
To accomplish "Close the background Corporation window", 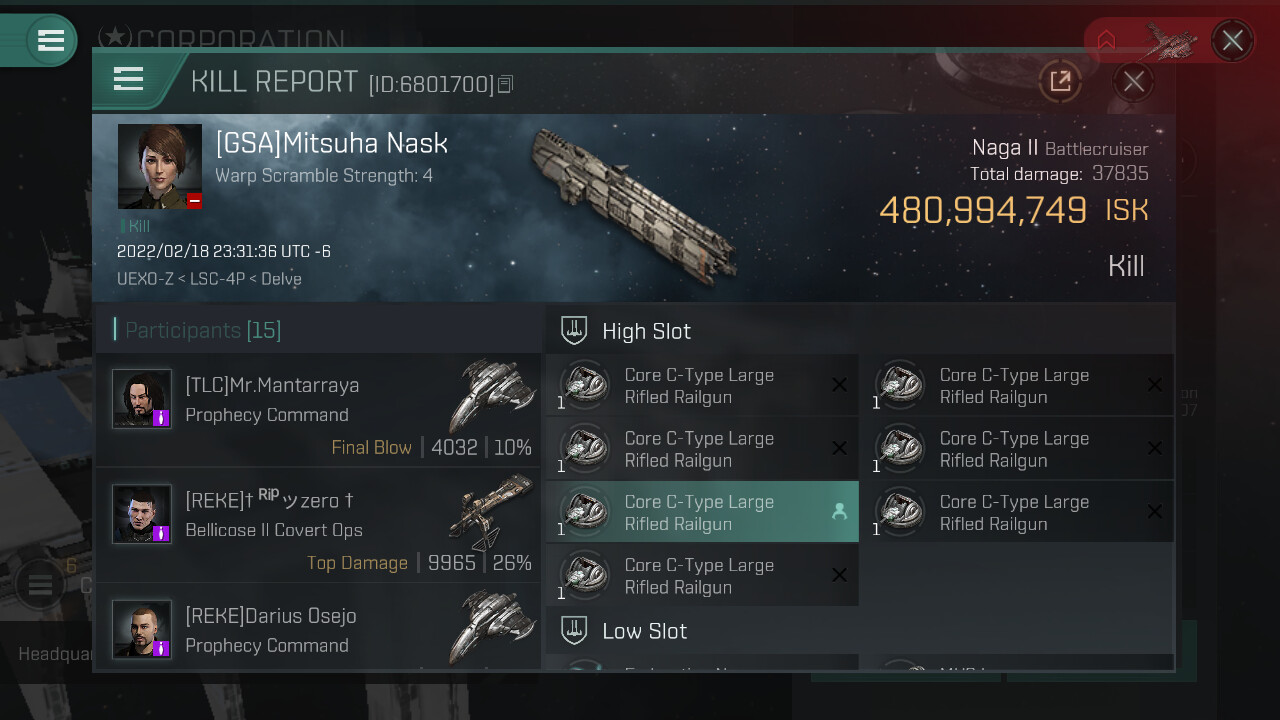I will point(1232,41).
